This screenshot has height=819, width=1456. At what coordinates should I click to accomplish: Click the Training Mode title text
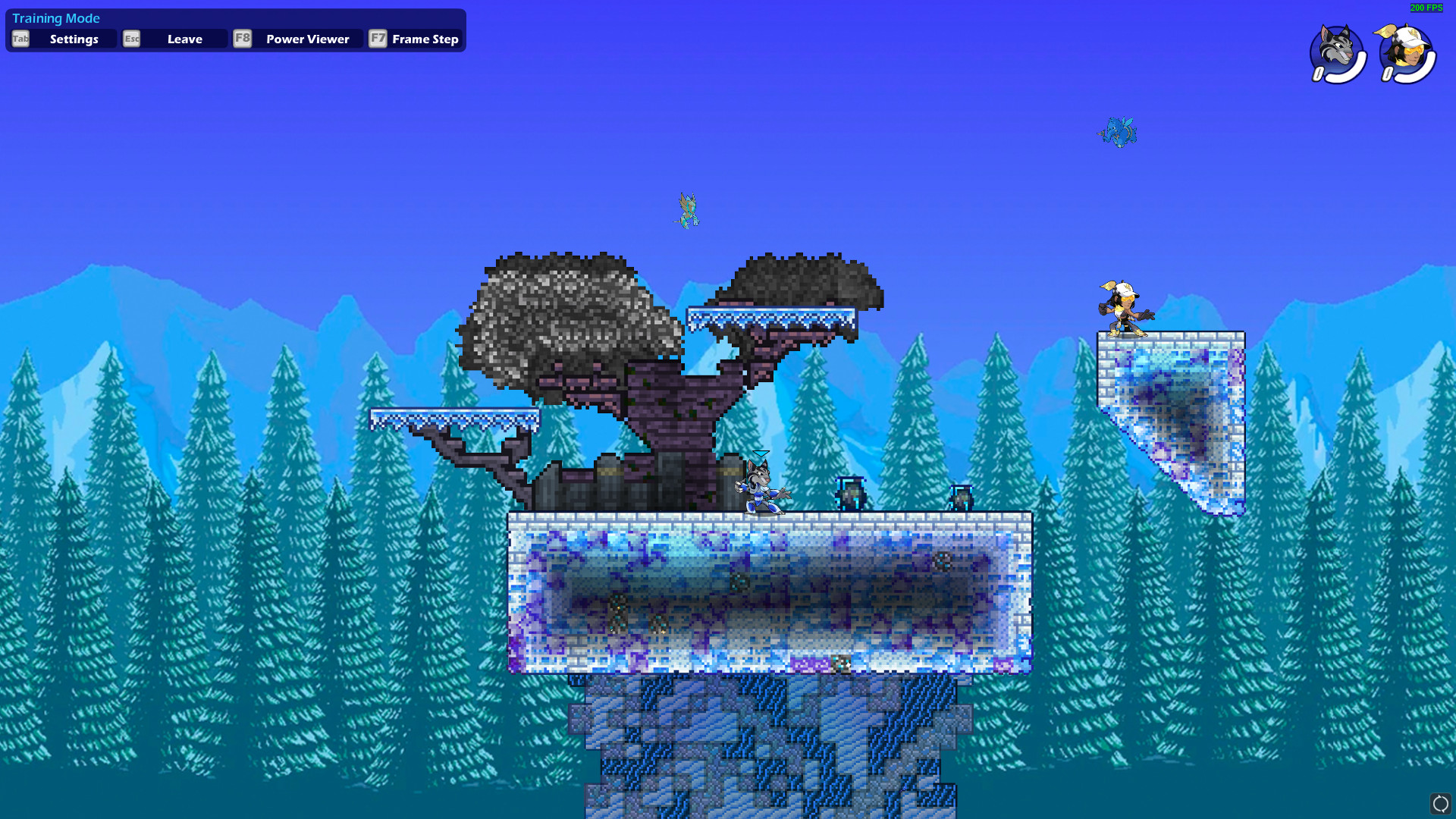56,17
